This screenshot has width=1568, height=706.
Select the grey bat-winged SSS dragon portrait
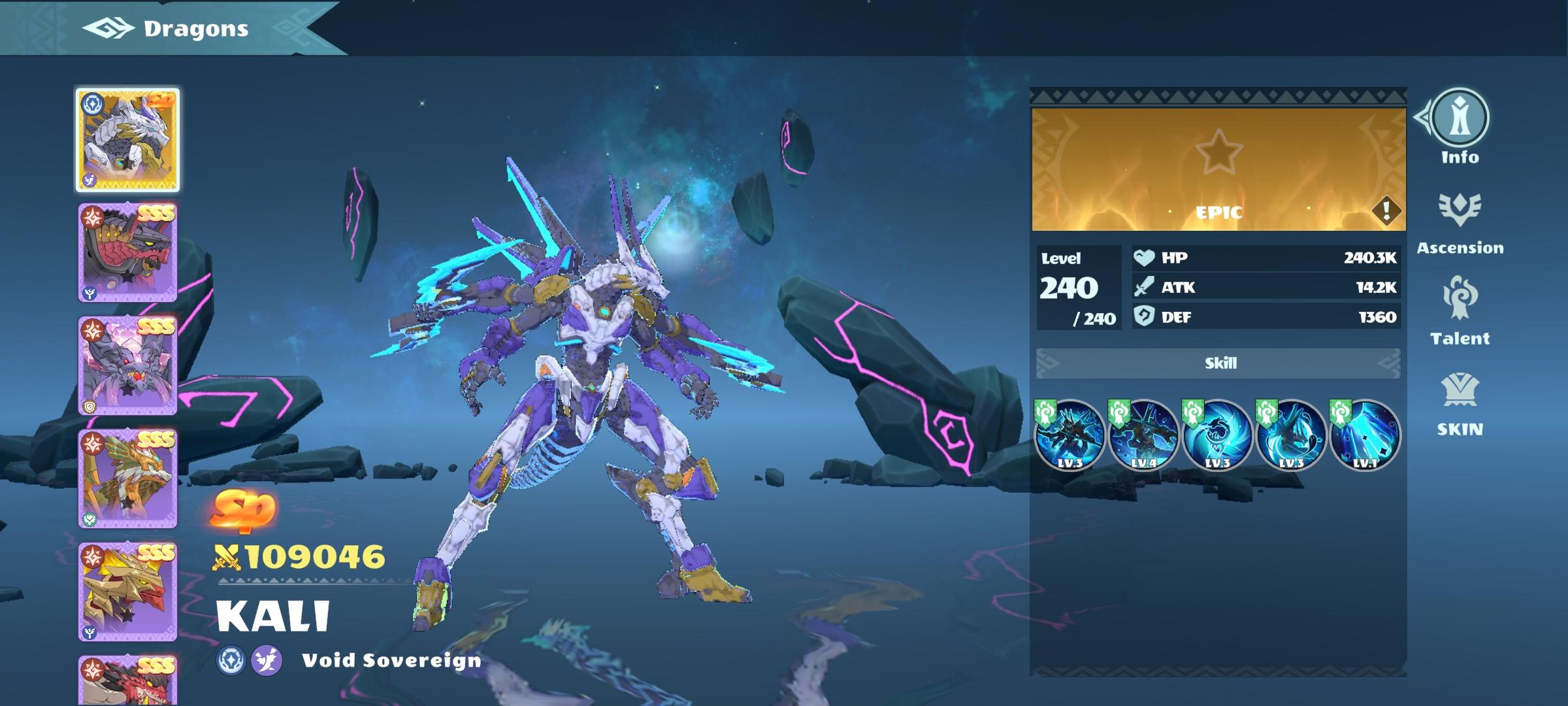click(x=127, y=366)
